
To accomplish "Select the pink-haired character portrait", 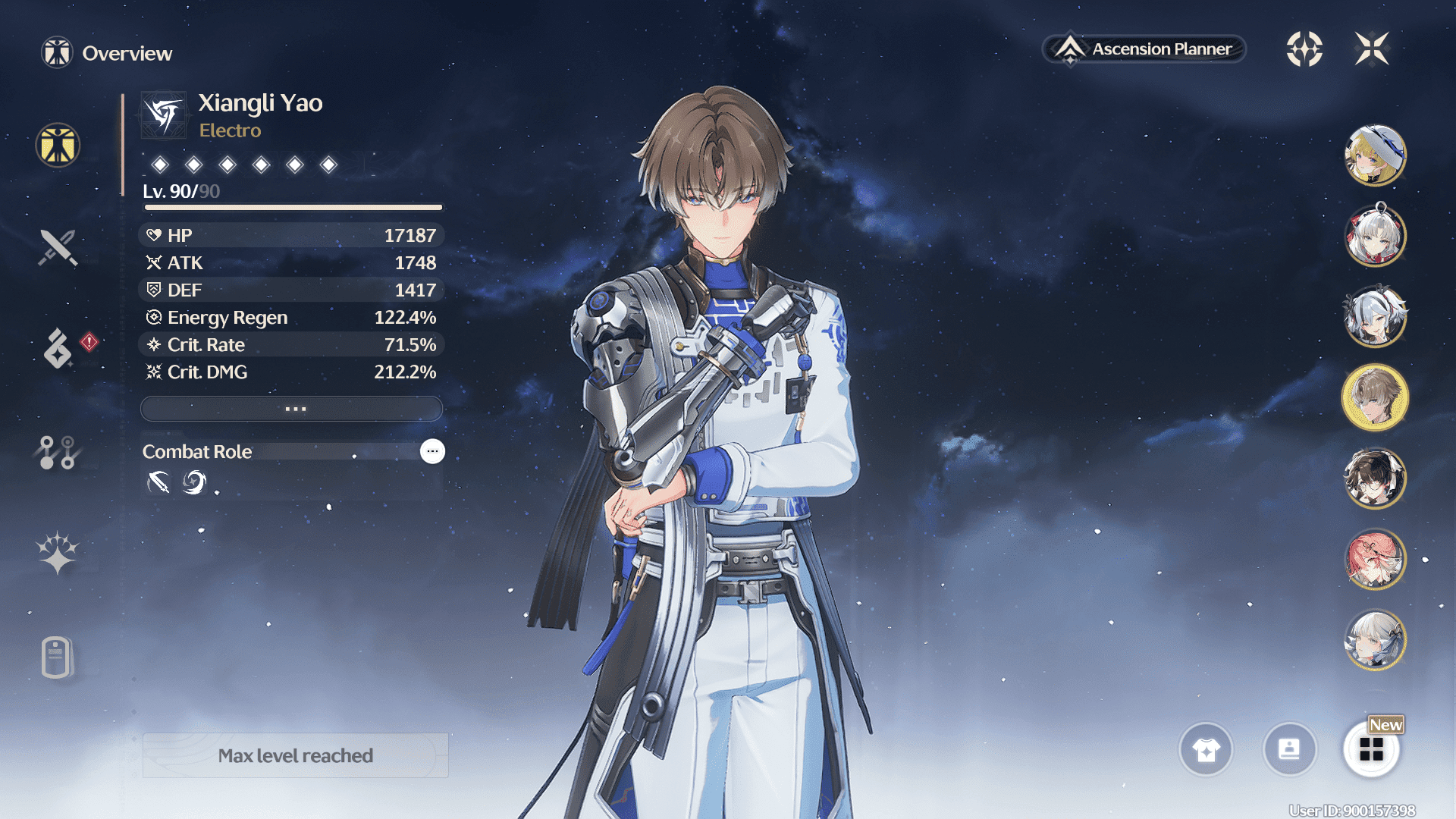I will (x=1375, y=560).
